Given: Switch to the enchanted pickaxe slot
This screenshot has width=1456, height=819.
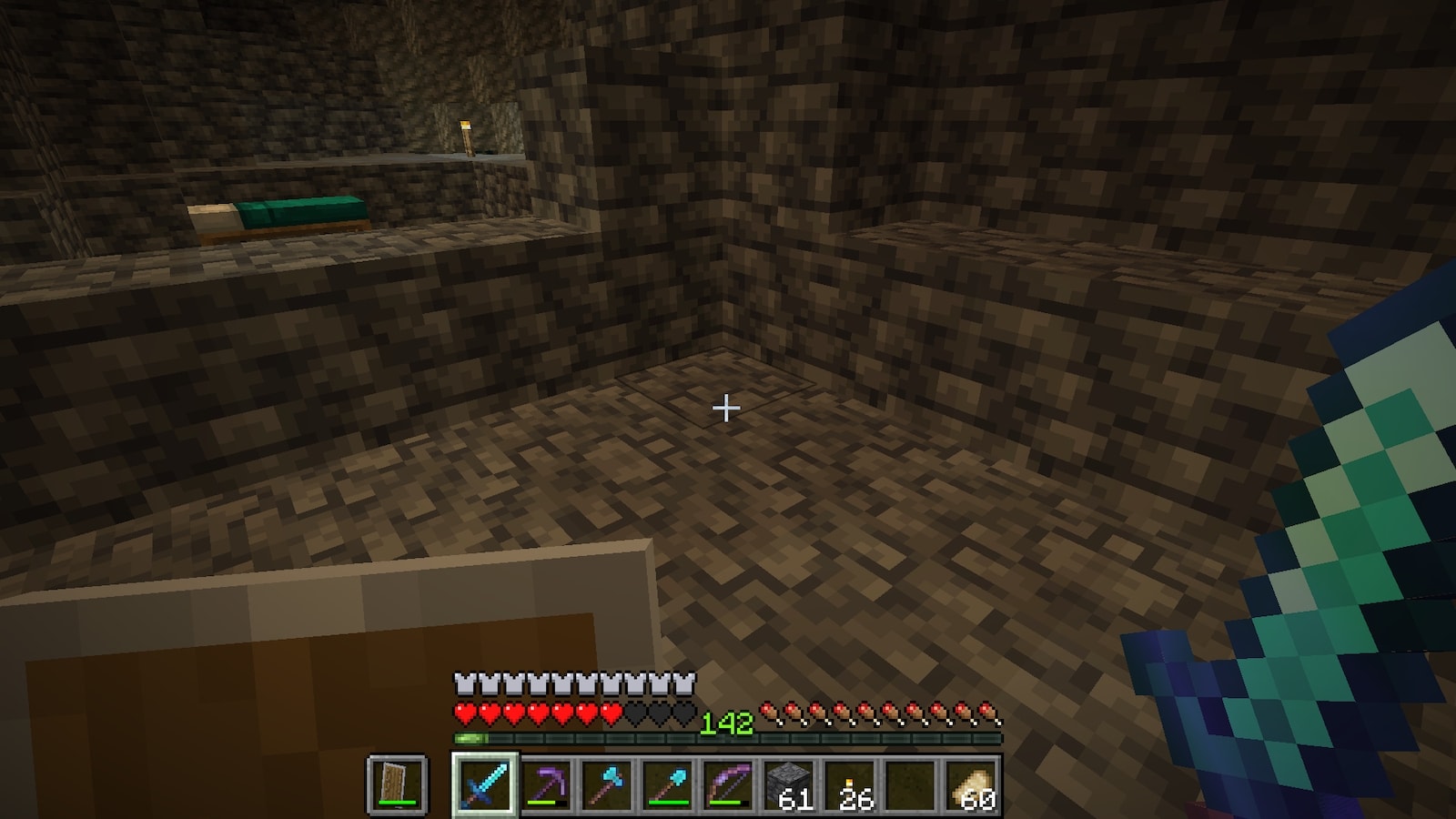Looking at the screenshot, I should [x=546, y=784].
